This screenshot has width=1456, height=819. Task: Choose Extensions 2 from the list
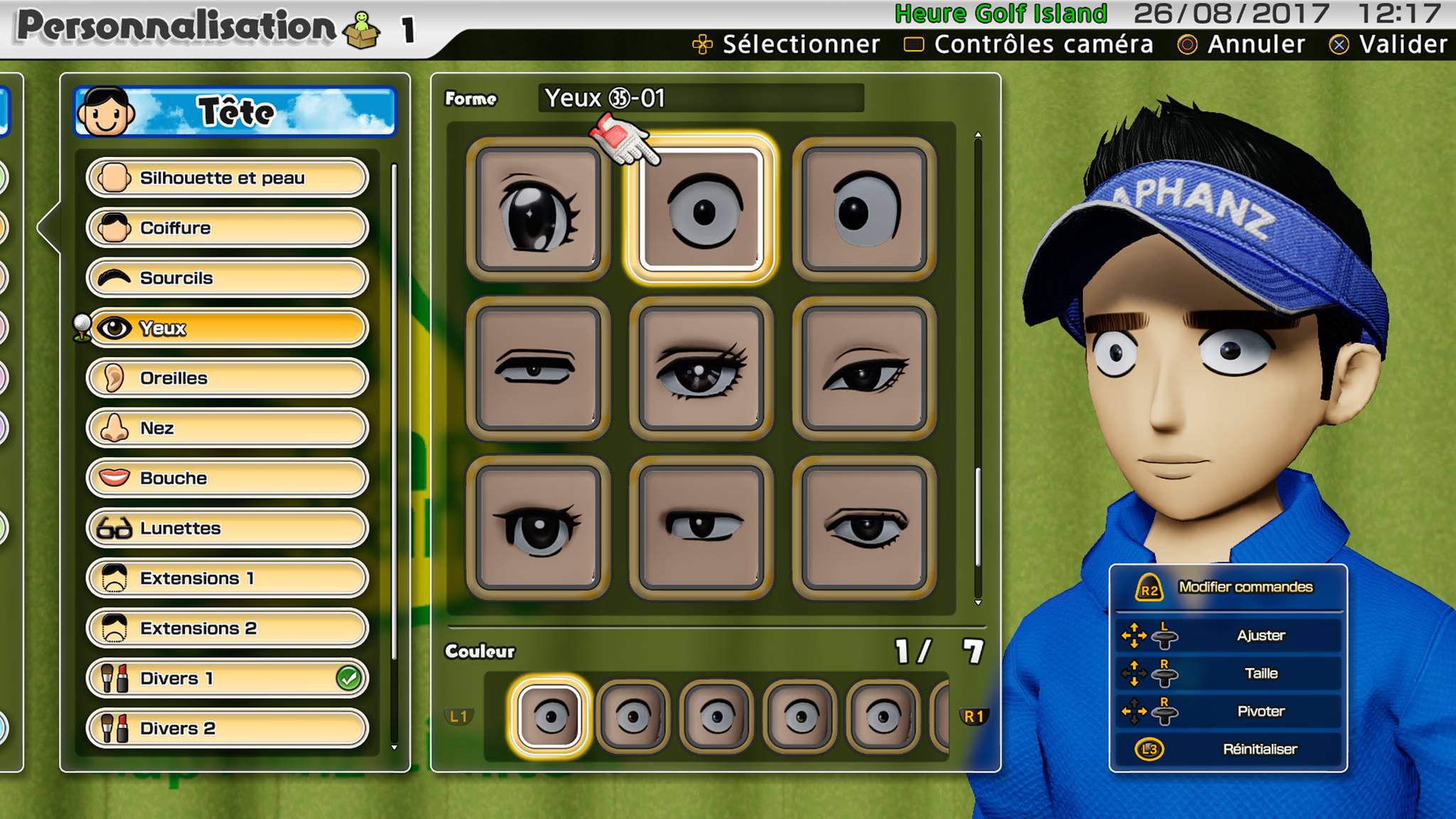tap(227, 628)
